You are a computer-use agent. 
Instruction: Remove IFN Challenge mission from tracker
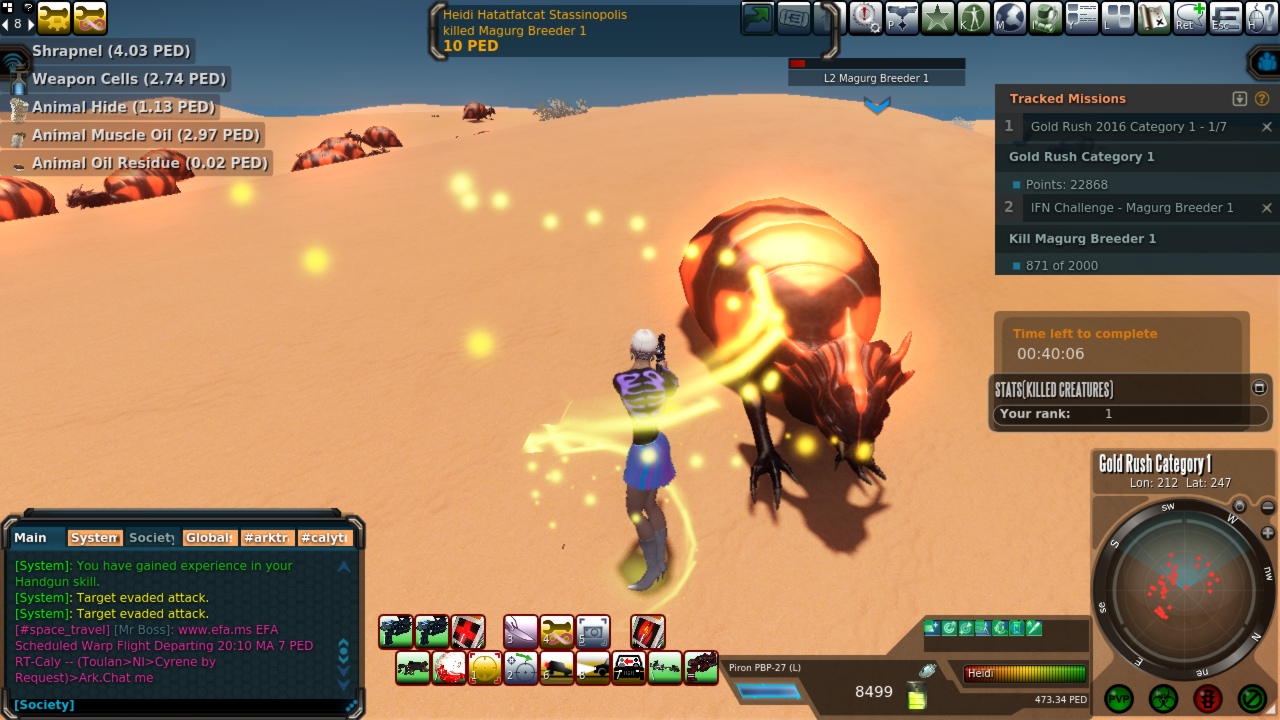[x=1267, y=208]
